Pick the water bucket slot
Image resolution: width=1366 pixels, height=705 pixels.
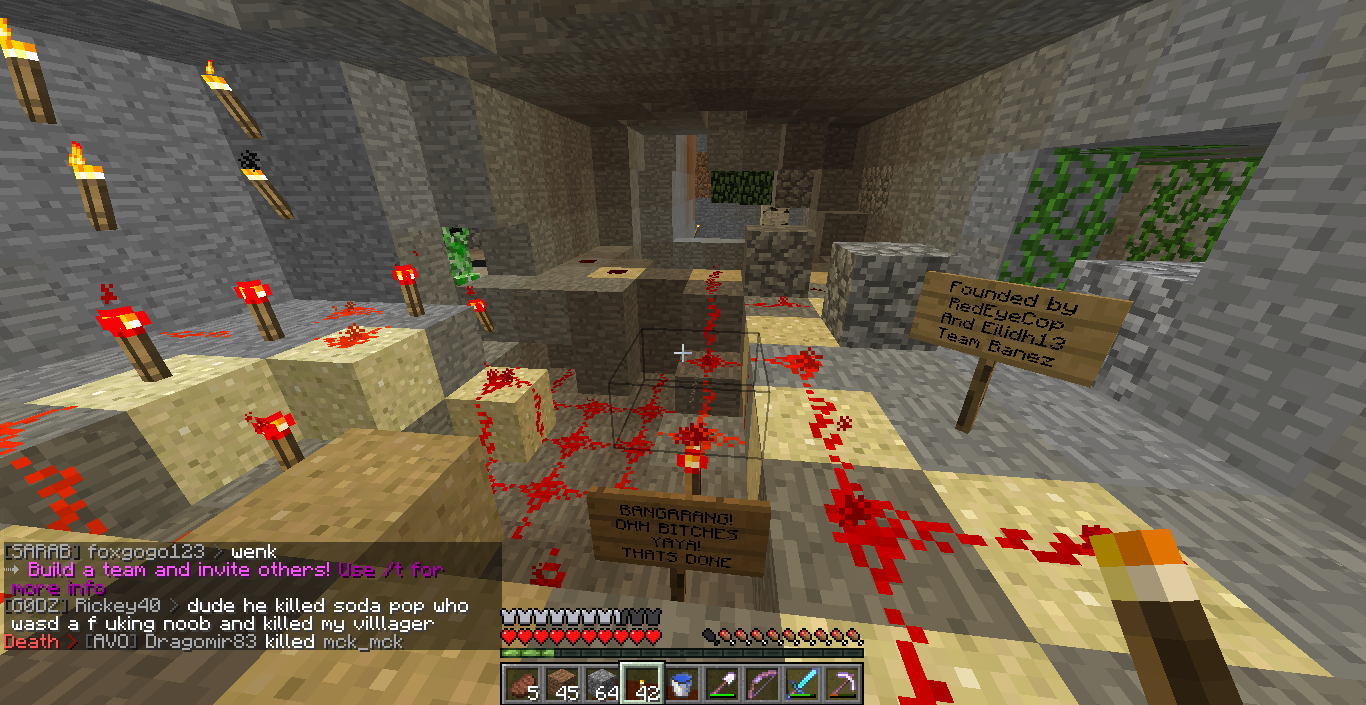tap(681, 684)
